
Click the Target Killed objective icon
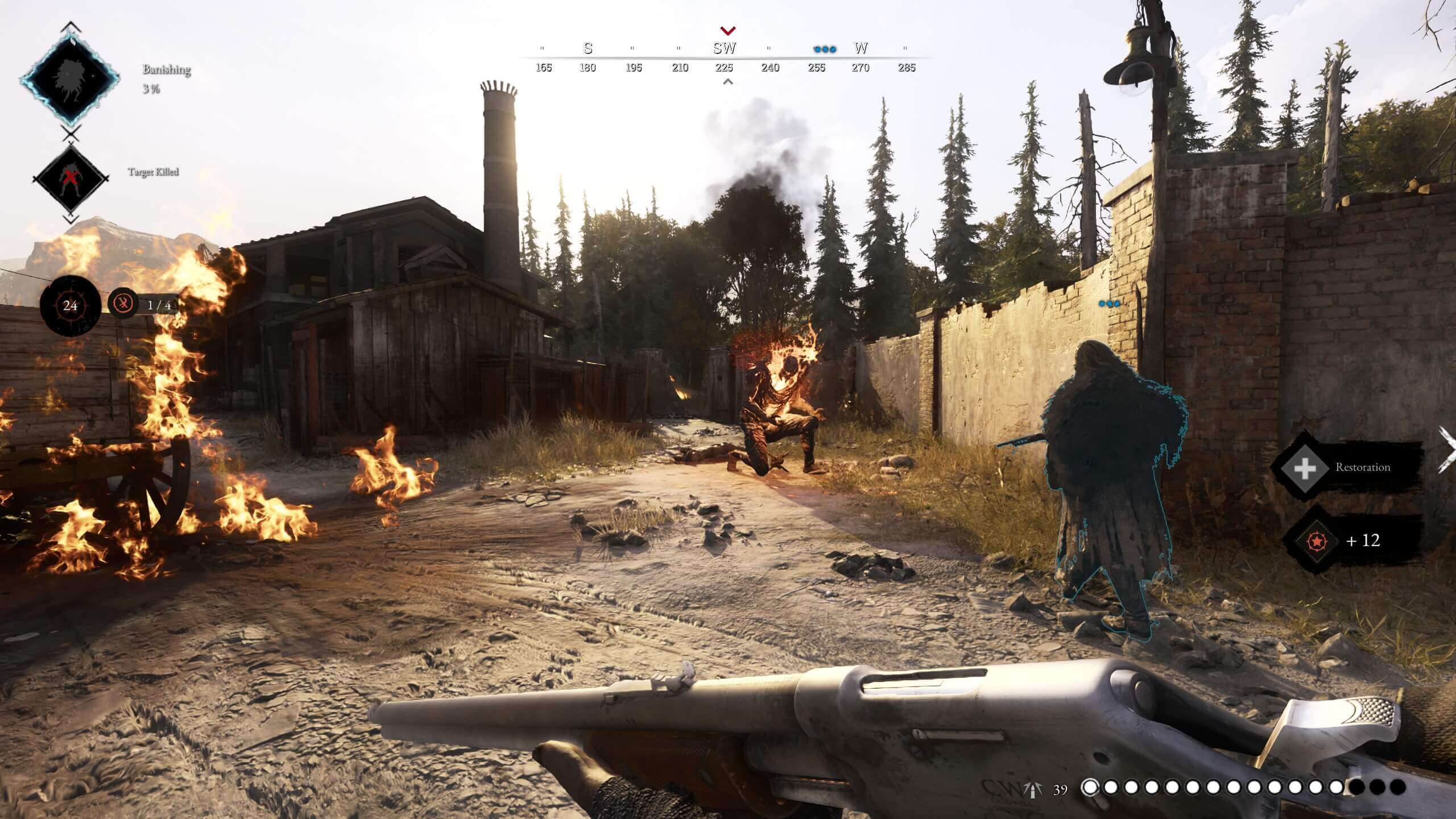(x=70, y=178)
